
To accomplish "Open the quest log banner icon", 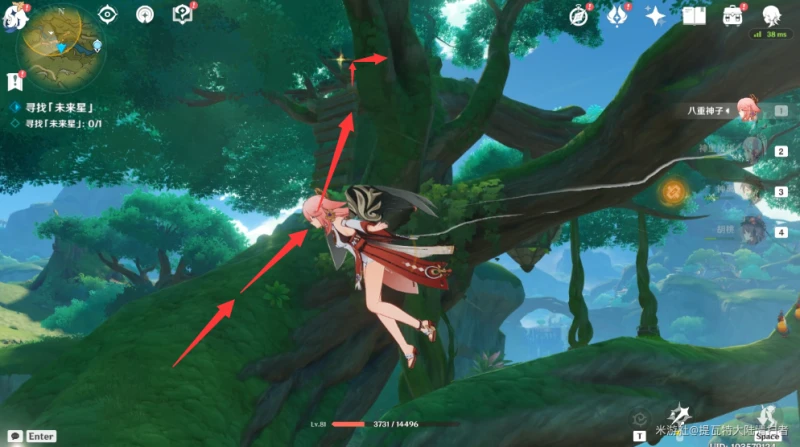I will pos(14,79).
